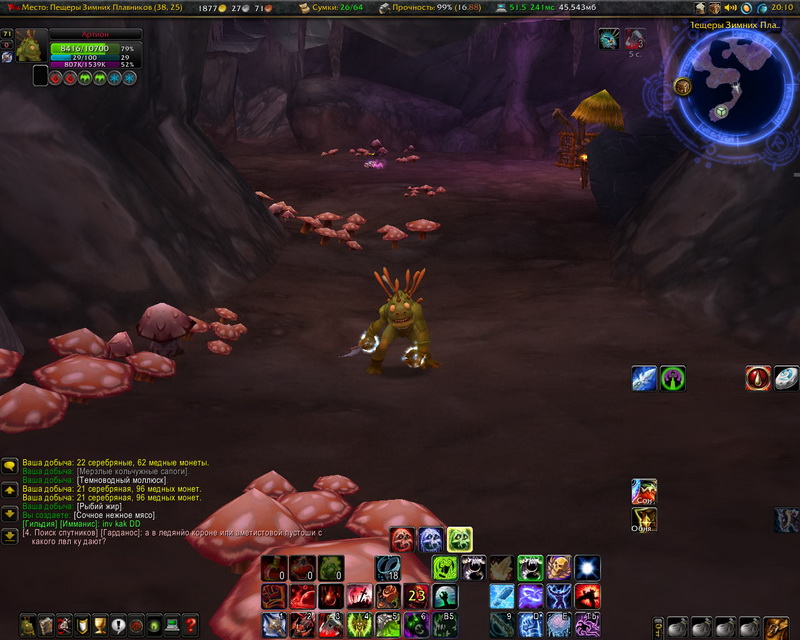Screen dimensions: 800x640
Task: Activate the bright white starburst ability
Action: pos(588,568)
